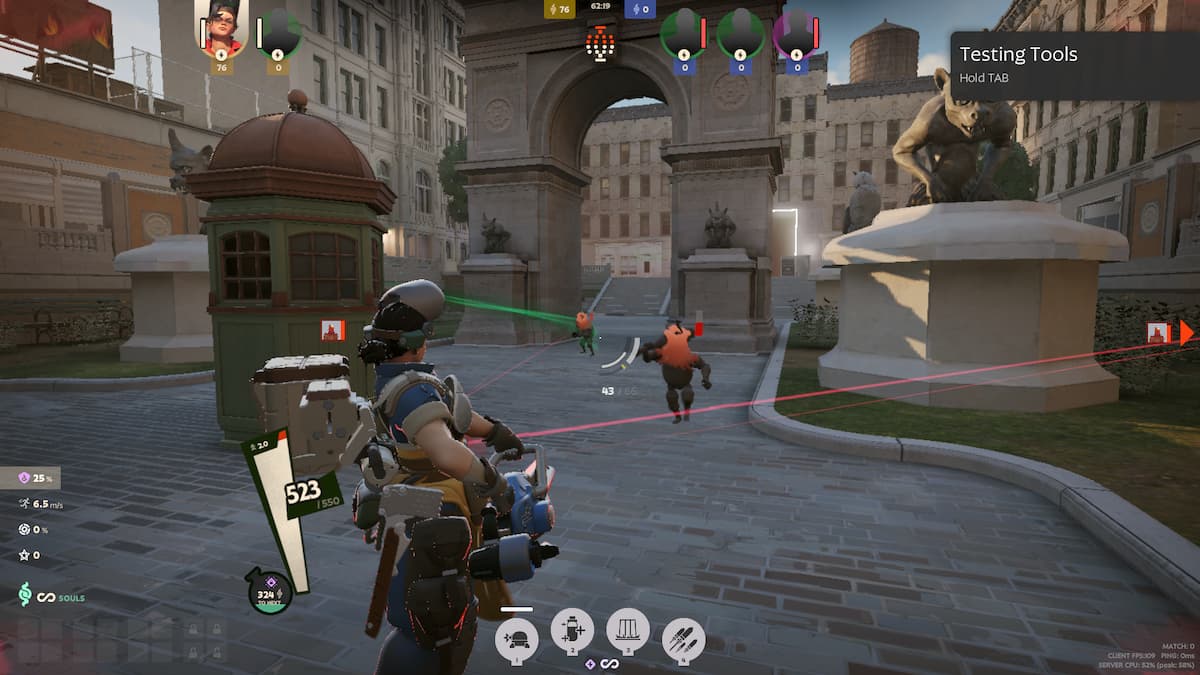Cast the Spectral Wall ability

pos(628,631)
